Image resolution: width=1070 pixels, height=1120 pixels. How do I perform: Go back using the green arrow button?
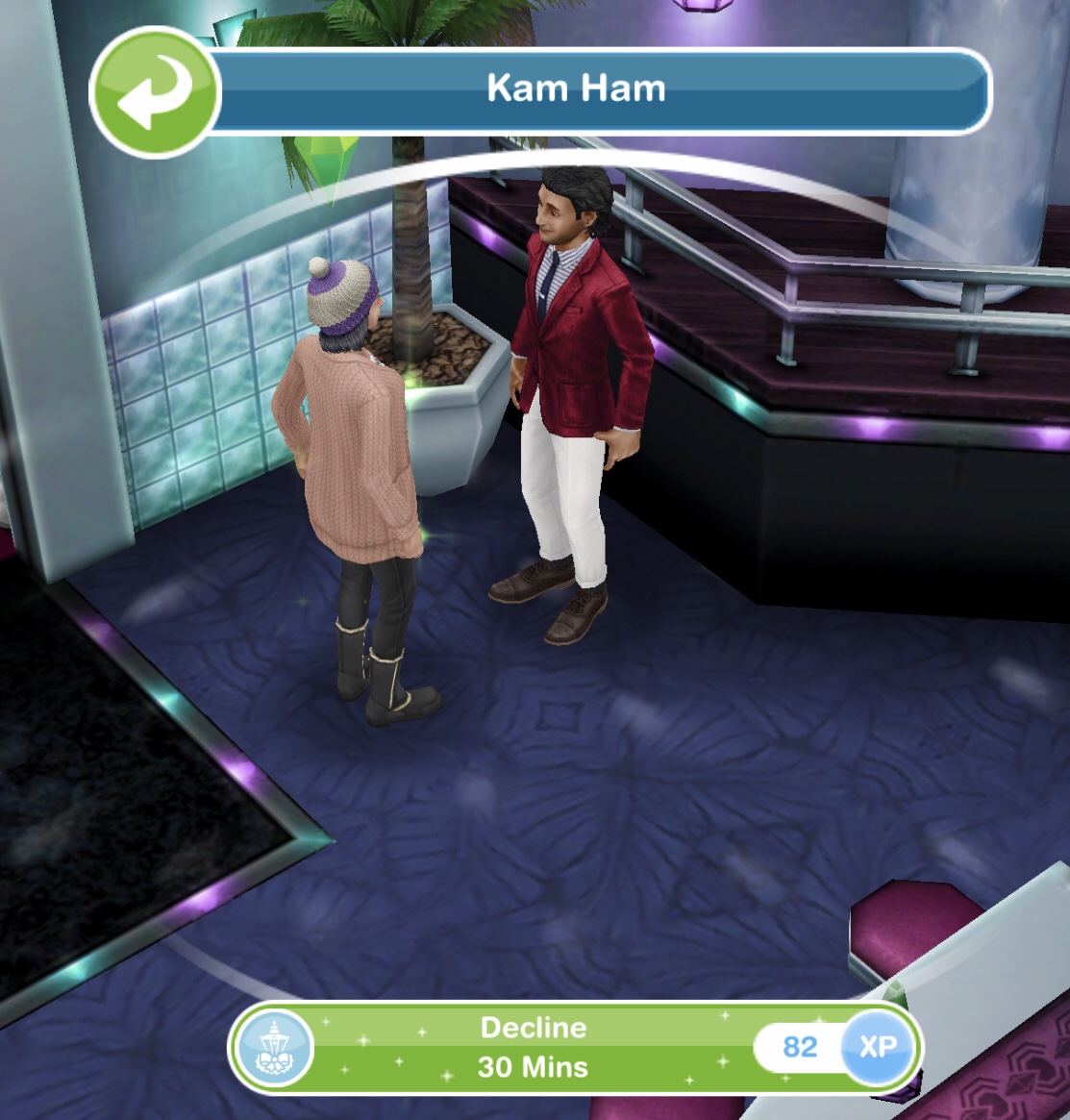pos(155,92)
